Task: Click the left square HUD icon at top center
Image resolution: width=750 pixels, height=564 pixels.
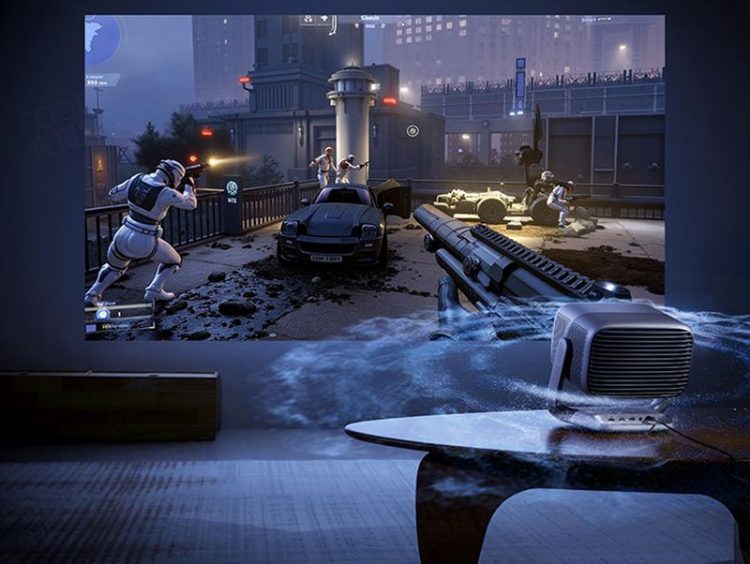Action: point(307,19)
